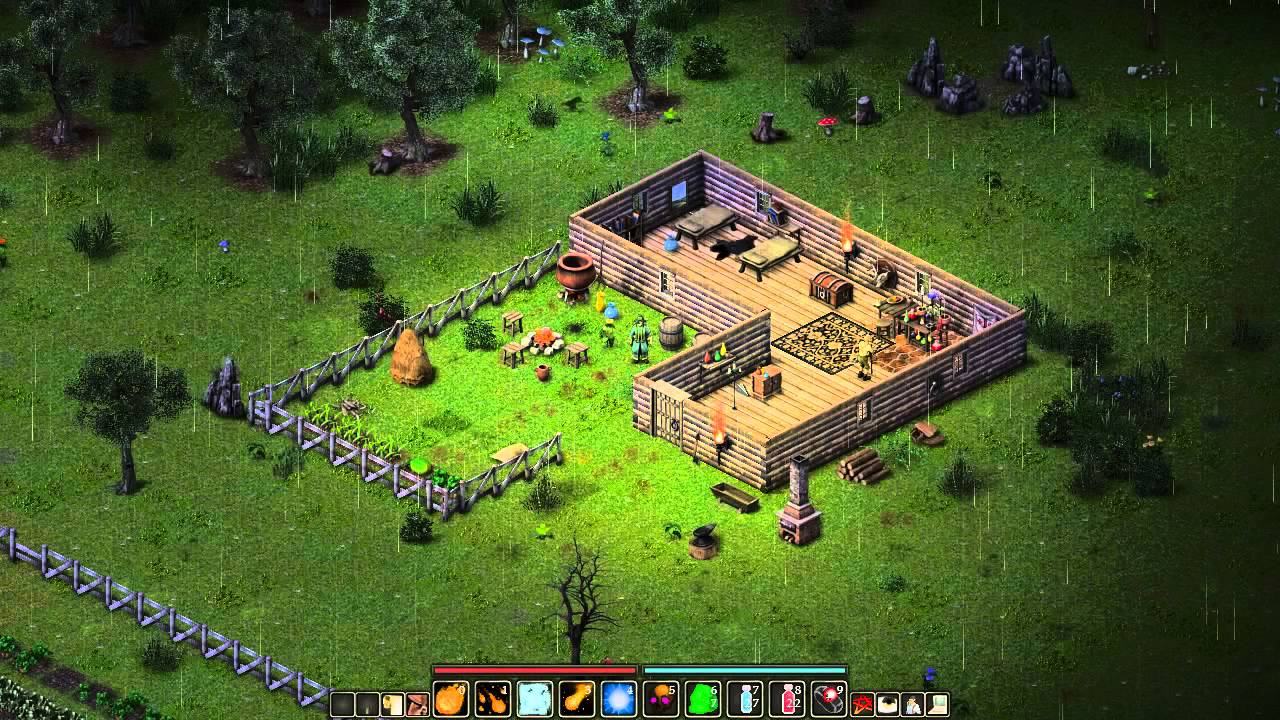
Task: Select the pale blue ice spell
Action: [535, 697]
